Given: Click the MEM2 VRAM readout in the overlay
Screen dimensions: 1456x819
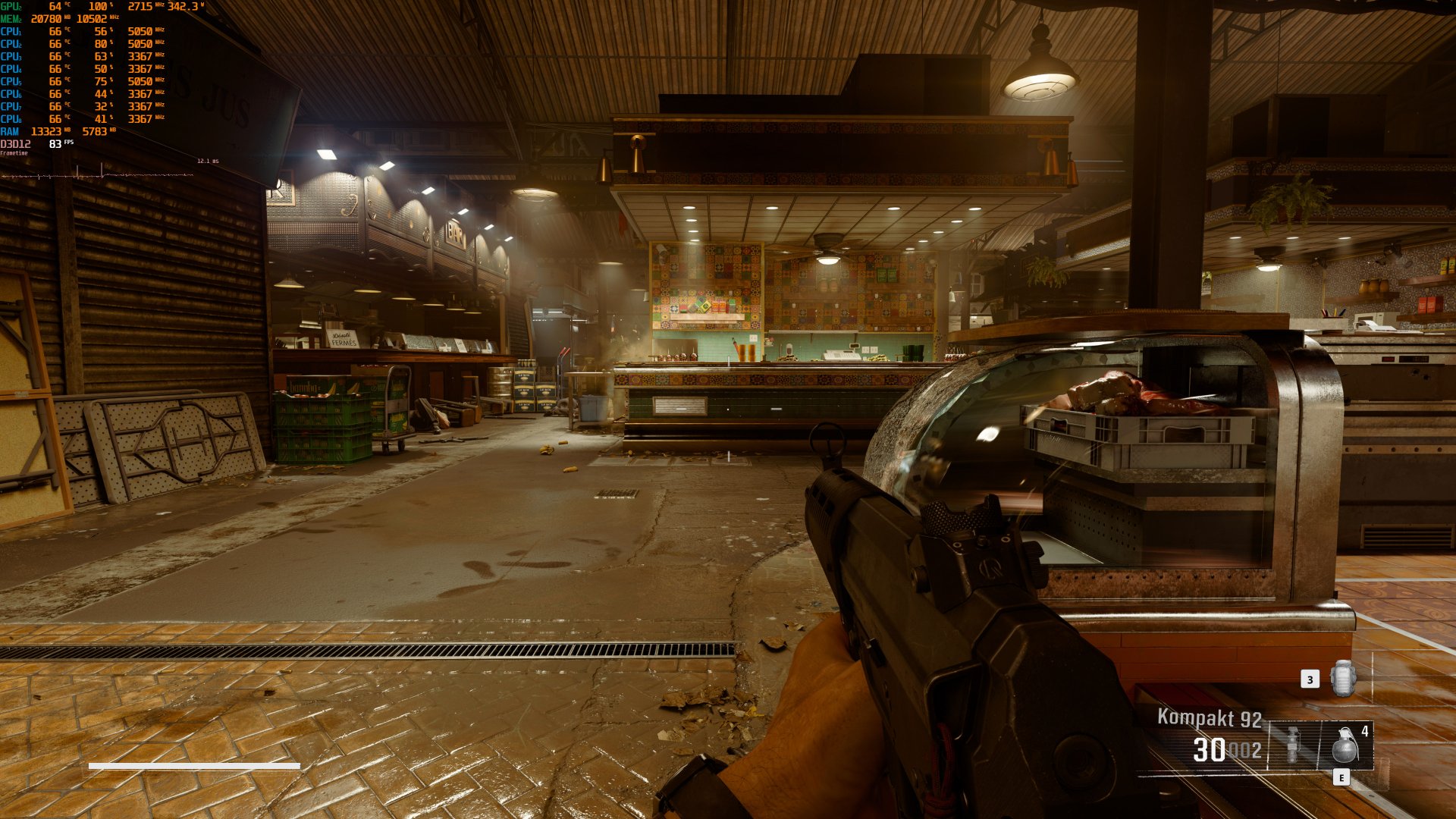Looking at the screenshot, I should click(x=46, y=18).
